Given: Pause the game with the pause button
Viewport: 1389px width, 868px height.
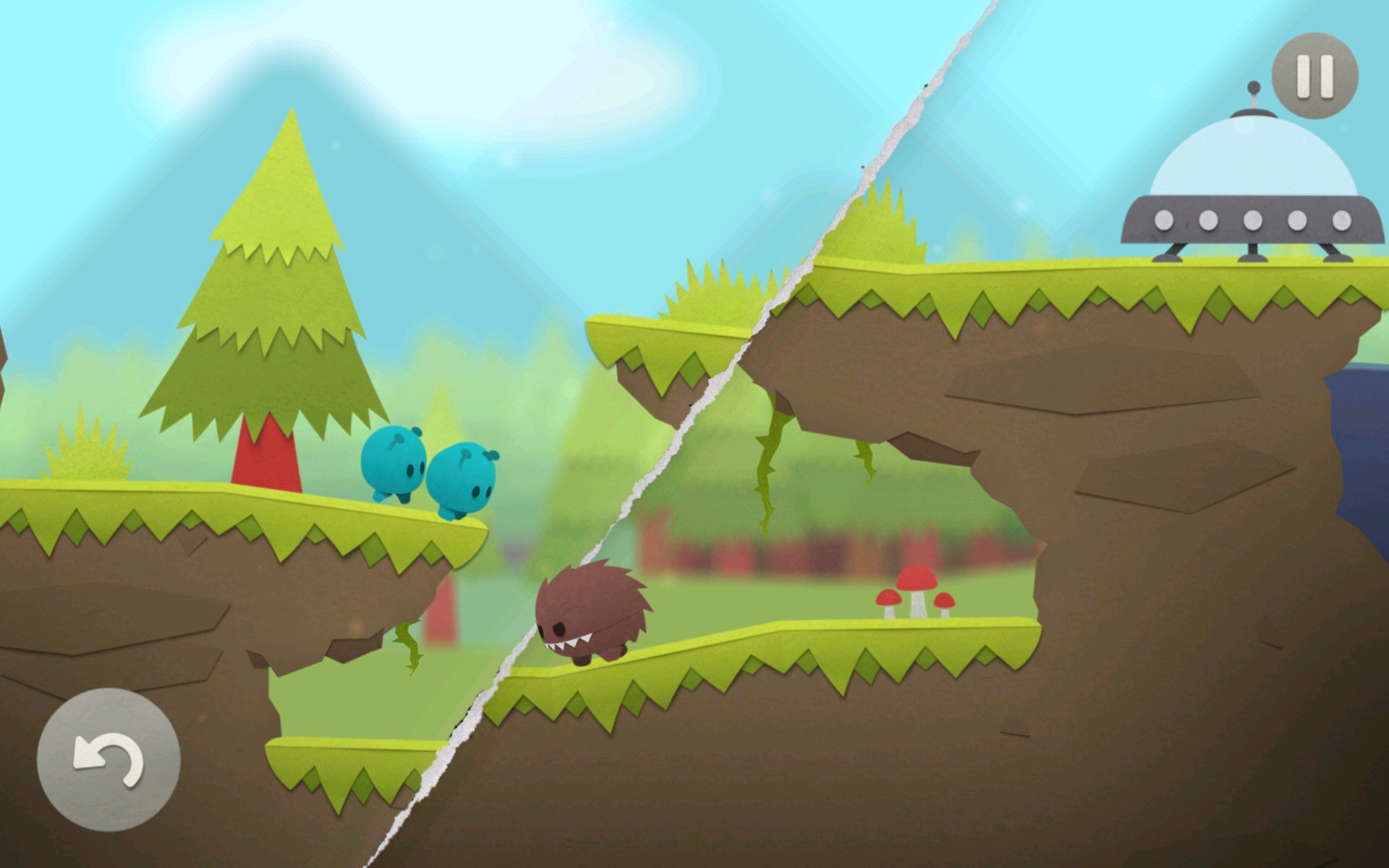Looking at the screenshot, I should [1314, 75].
